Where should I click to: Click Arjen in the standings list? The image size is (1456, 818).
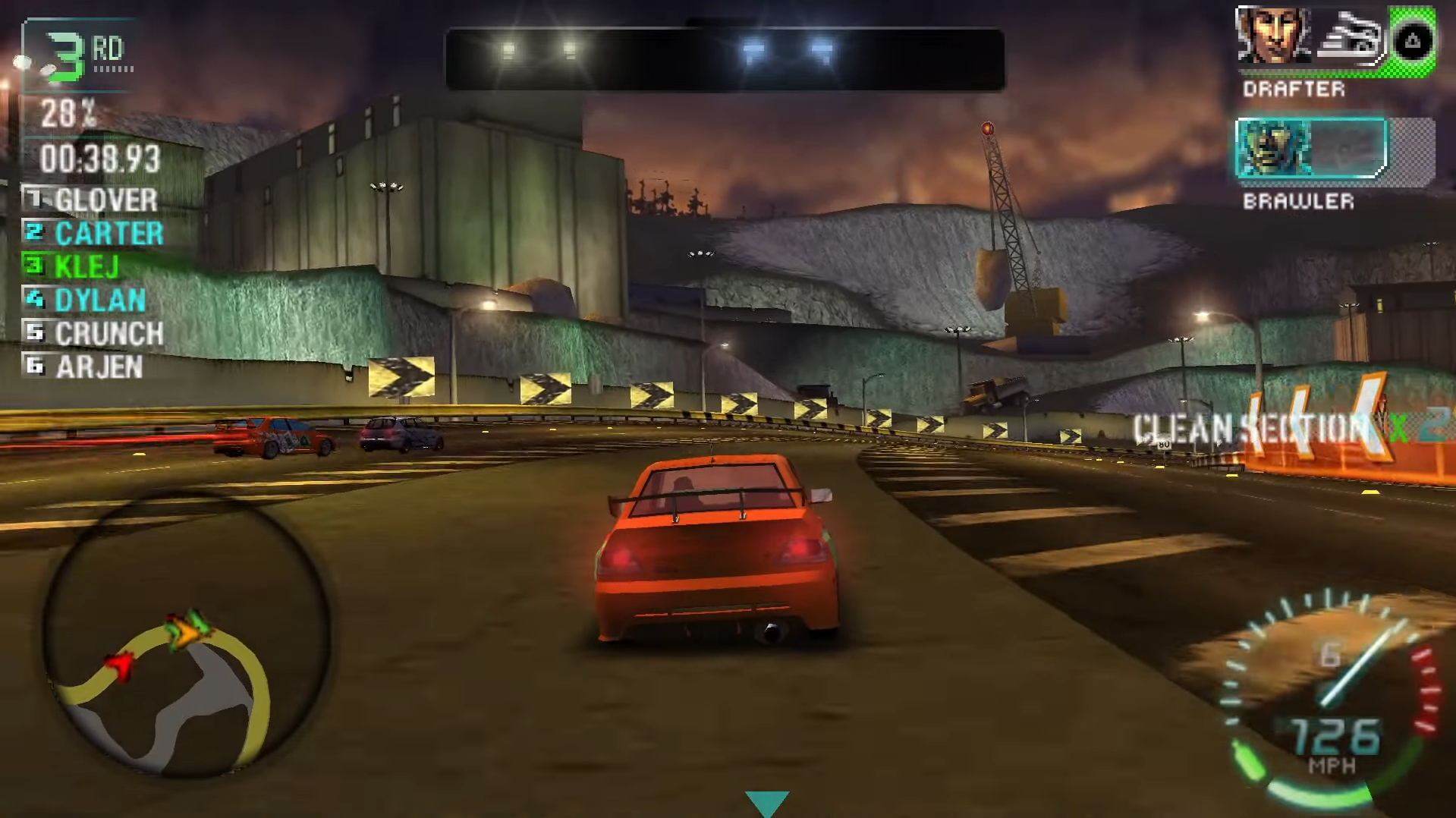pos(87,367)
